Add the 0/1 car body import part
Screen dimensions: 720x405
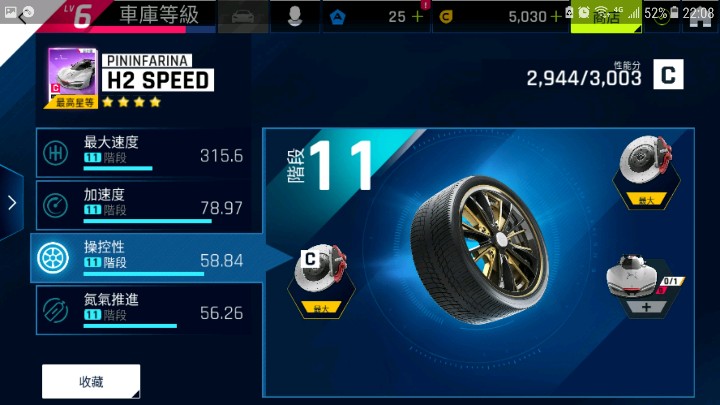[642, 288]
